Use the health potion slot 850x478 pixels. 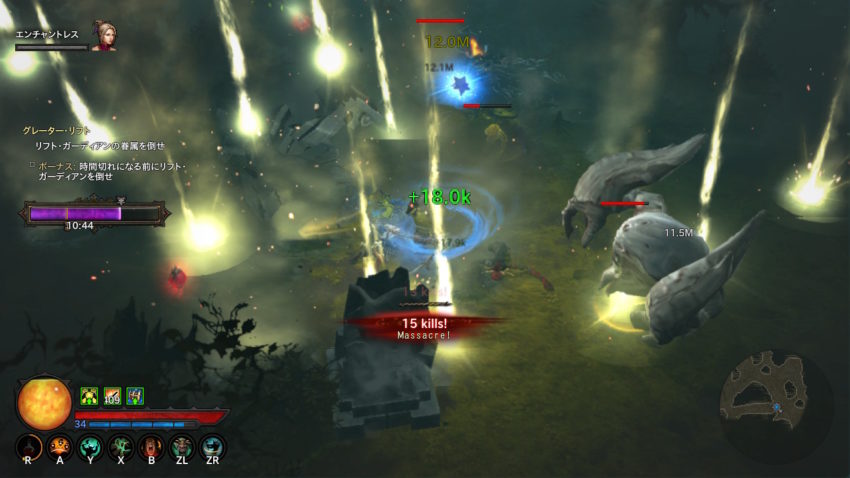pyautogui.click(x=29, y=447)
